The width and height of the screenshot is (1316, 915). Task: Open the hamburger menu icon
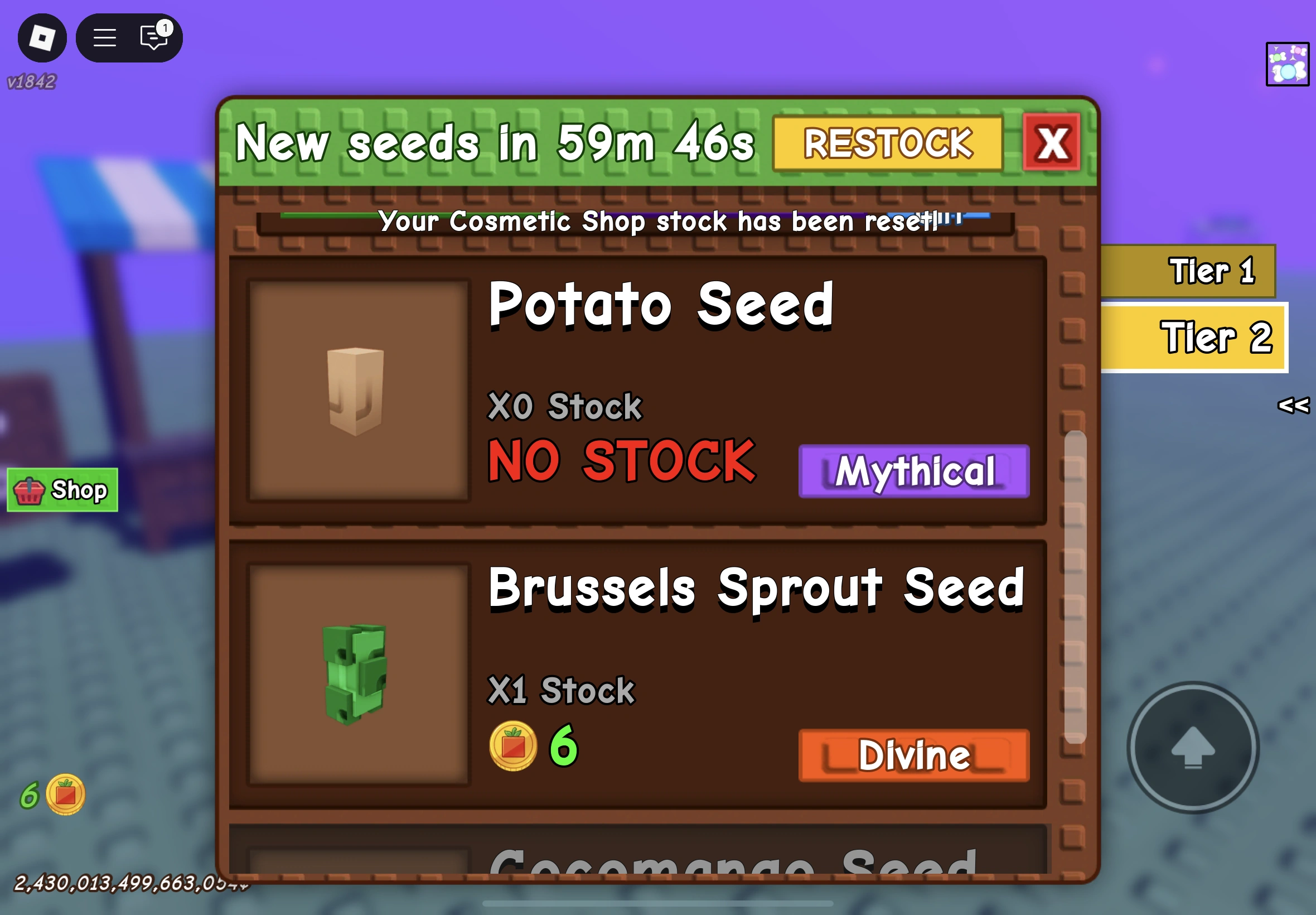coord(105,37)
